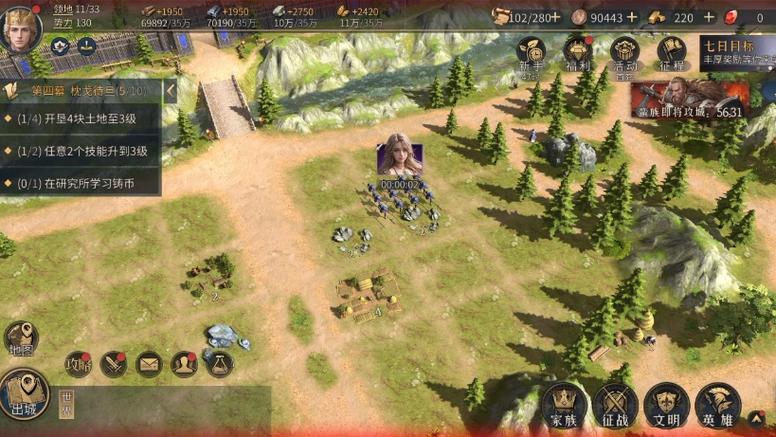Open the 家族 clan menu
Image resolution: width=776 pixels, height=437 pixels.
(x=565, y=405)
